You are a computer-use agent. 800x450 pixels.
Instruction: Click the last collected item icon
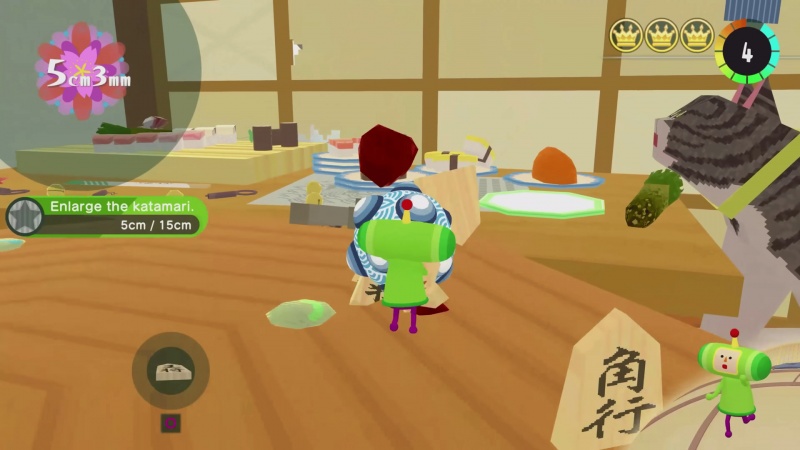point(170,371)
